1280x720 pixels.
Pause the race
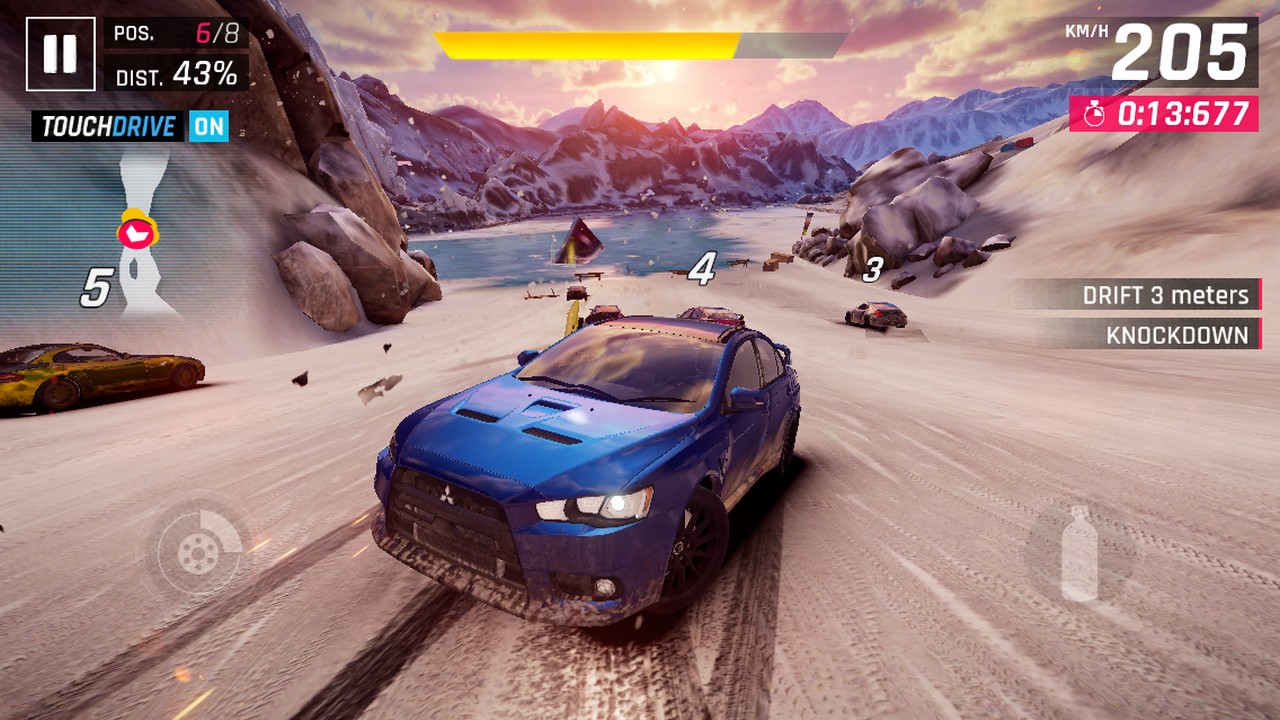point(60,54)
